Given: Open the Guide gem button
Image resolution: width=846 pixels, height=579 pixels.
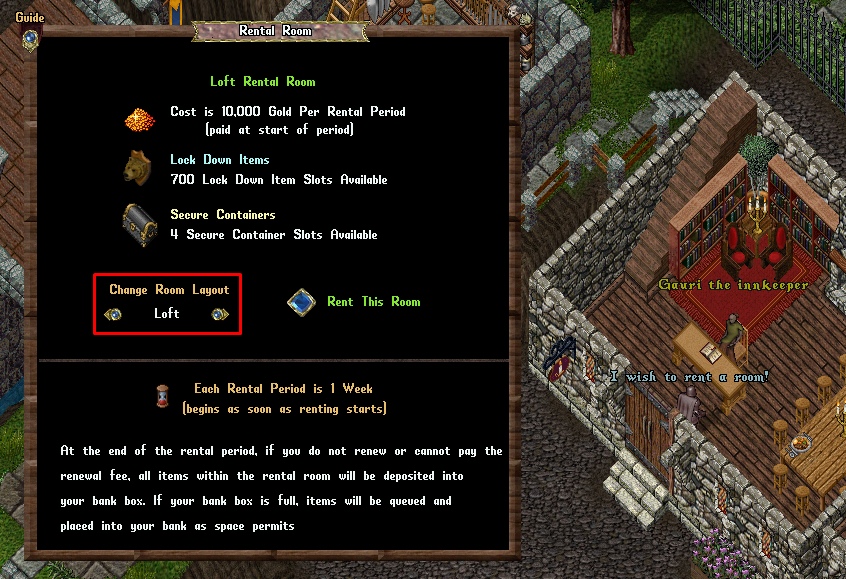Looking at the screenshot, I should pyautogui.click(x=30, y=38).
